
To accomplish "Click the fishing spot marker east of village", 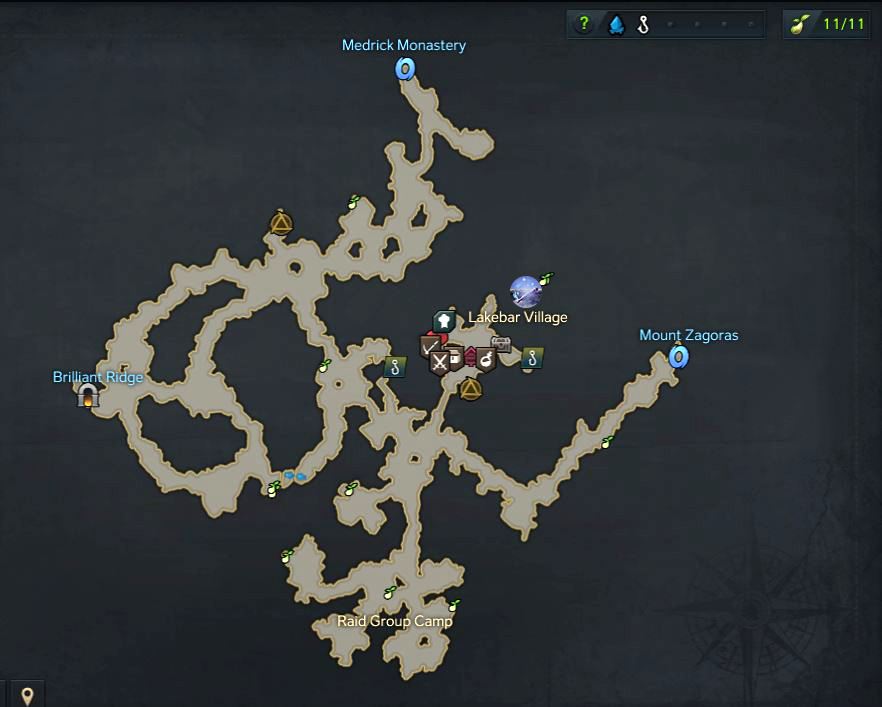I will [x=532, y=357].
